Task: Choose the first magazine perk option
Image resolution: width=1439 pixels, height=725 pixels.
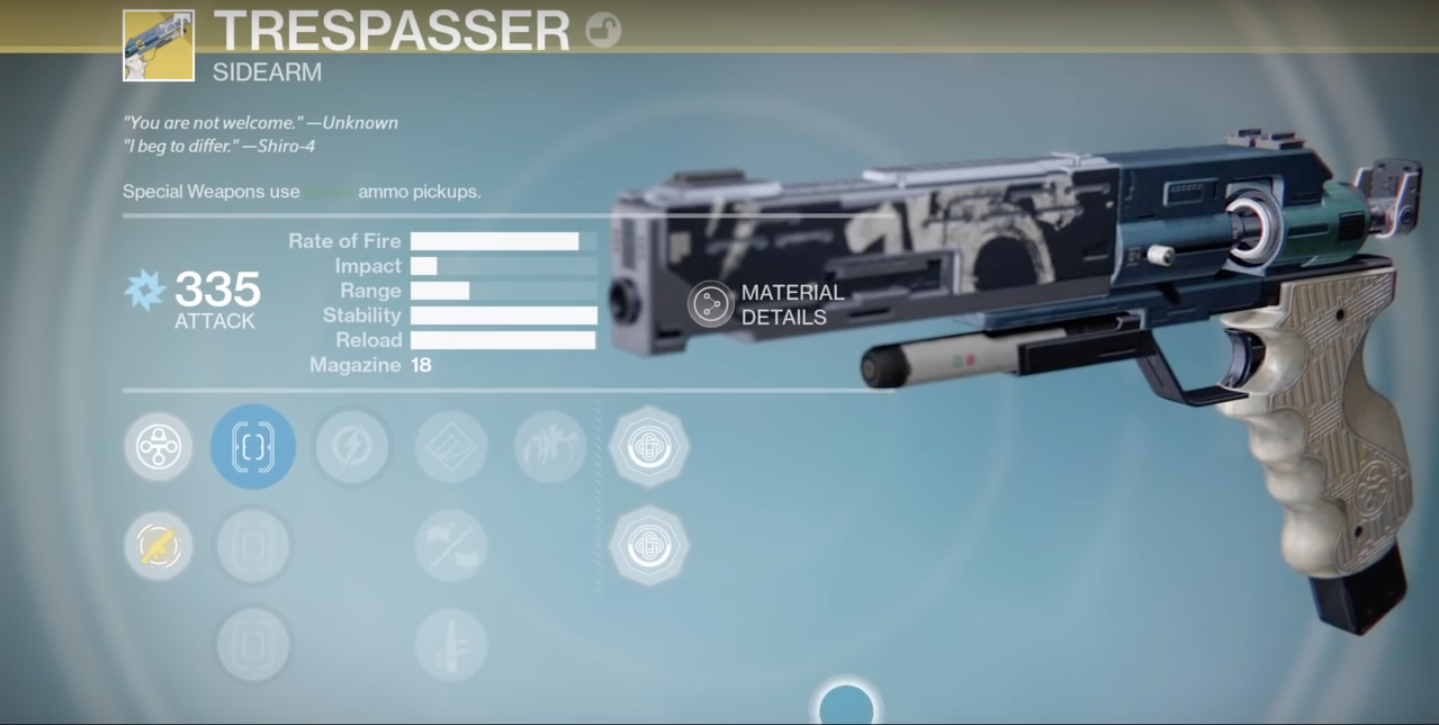Action: pyautogui.click(x=253, y=545)
